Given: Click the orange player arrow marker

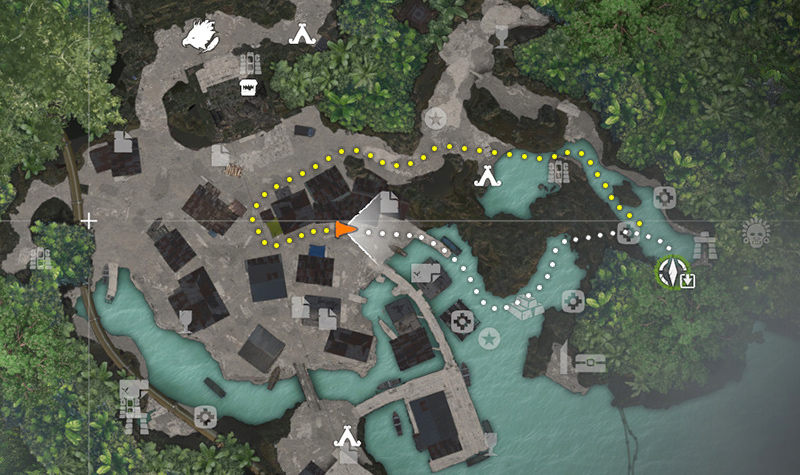Looking at the screenshot, I should pyautogui.click(x=345, y=230).
